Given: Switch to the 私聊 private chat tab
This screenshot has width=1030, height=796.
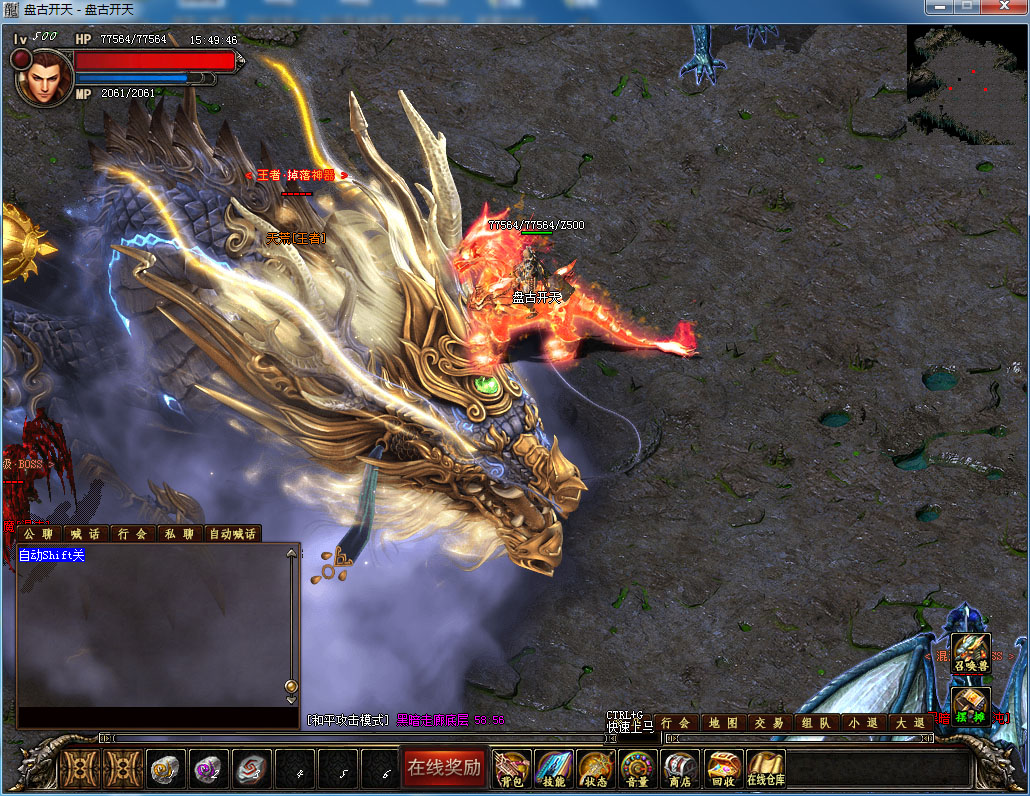Looking at the screenshot, I should (179, 534).
